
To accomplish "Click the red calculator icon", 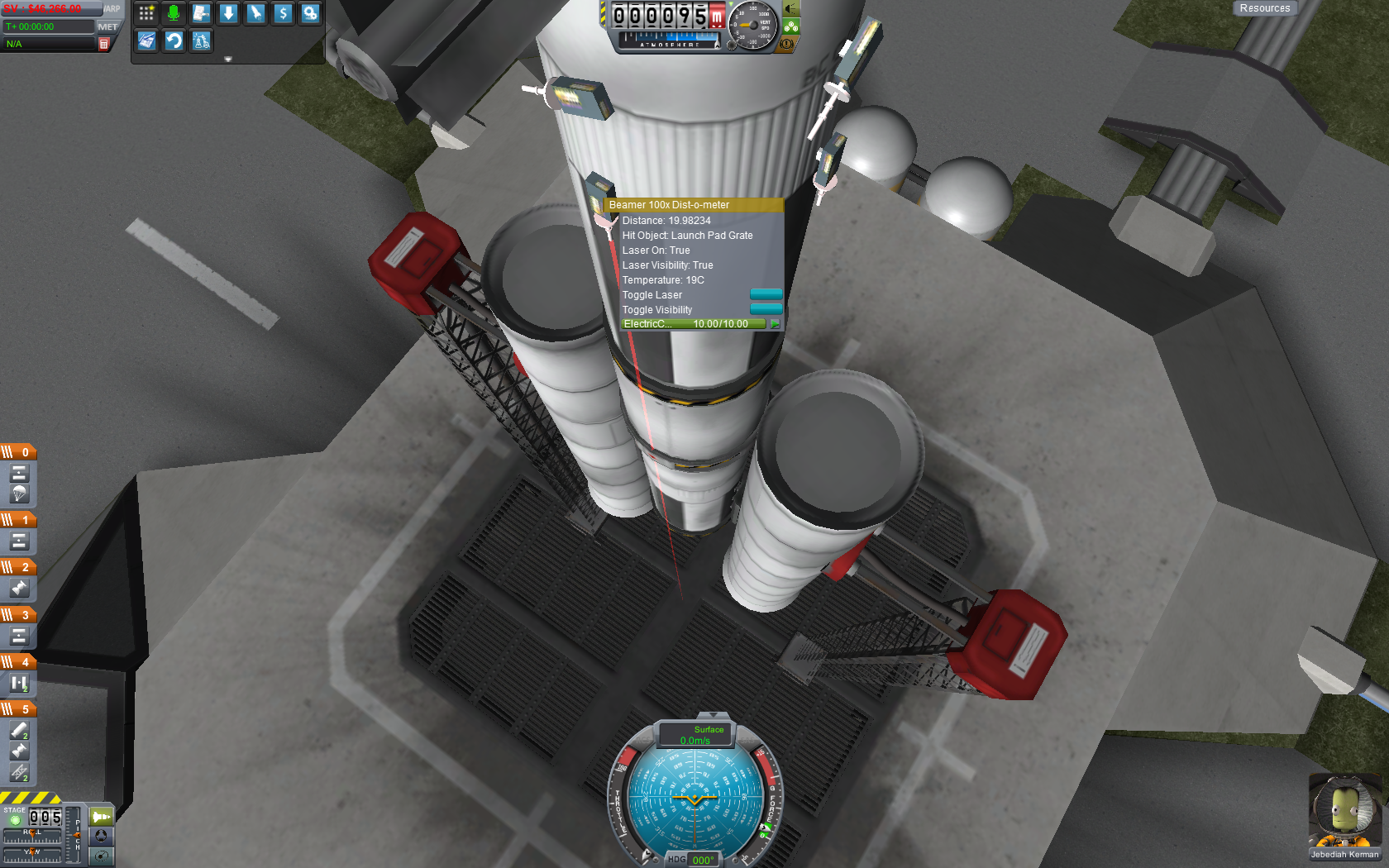I will click(104, 44).
